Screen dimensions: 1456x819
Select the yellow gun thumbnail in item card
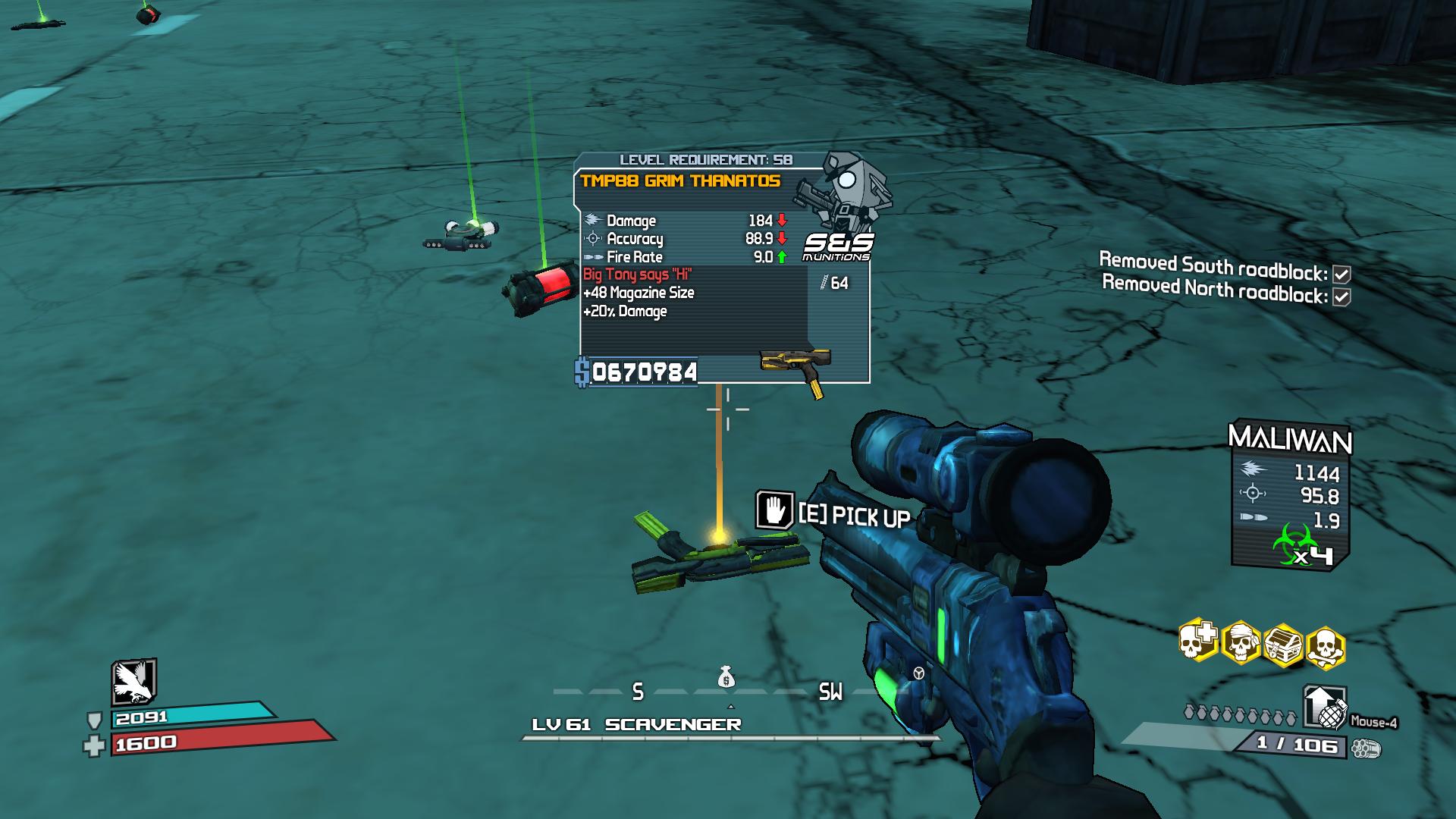(x=796, y=367)
